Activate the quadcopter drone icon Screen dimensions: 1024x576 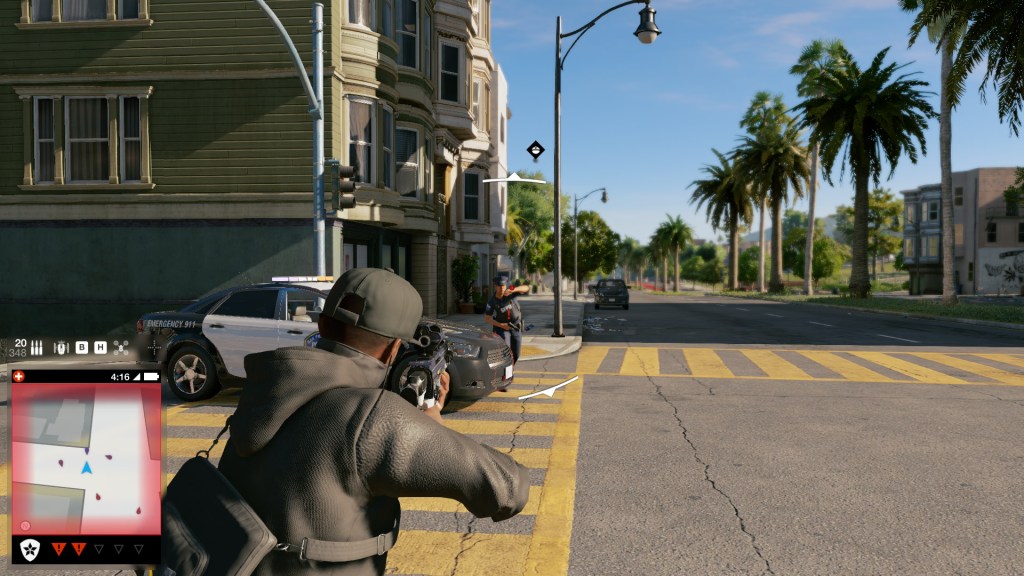coord(121,347)
